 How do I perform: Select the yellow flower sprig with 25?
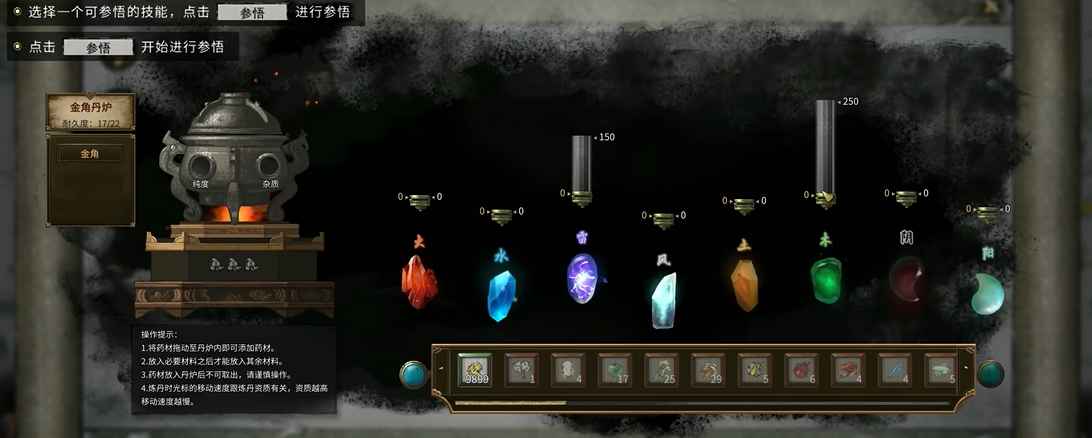[662, 370]
